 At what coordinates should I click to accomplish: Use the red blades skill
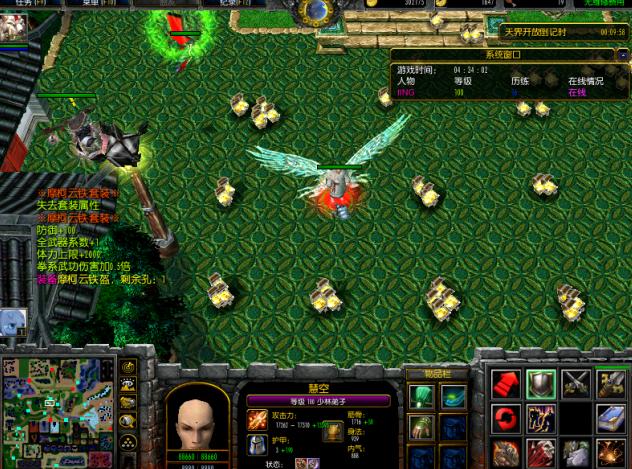coord(541,452)
